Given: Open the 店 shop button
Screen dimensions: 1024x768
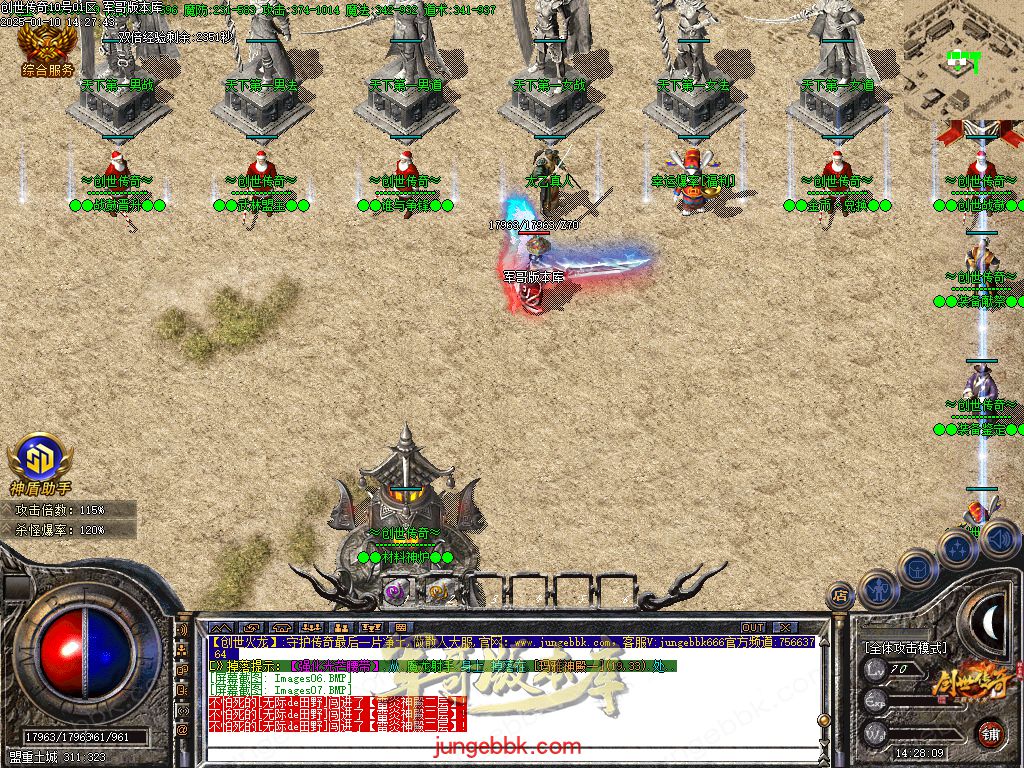Looking at the screenshot, I should 841,597.
